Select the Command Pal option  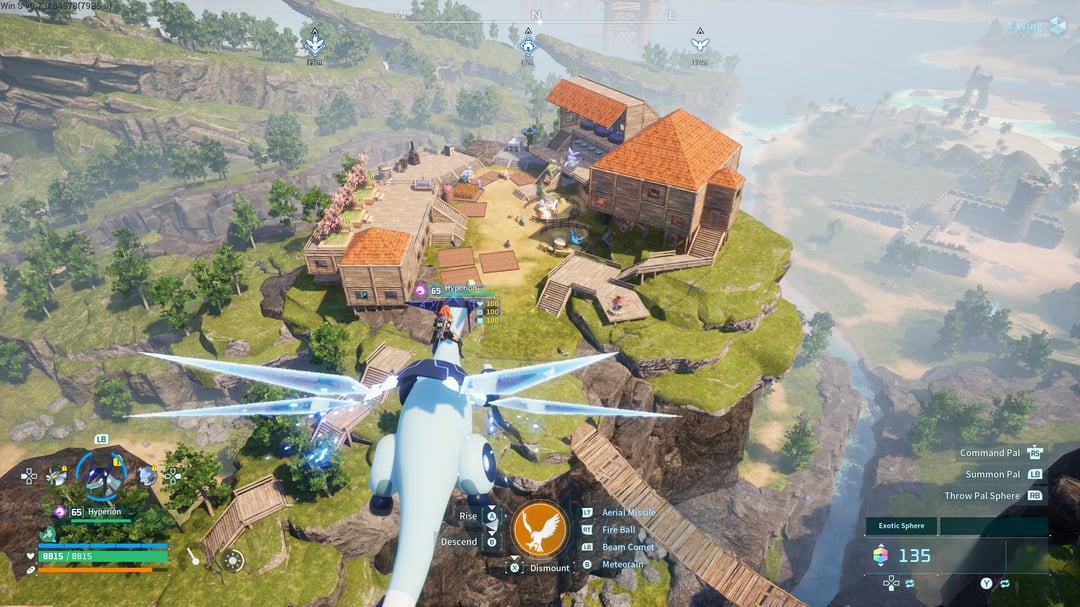pyautogui.click(x=989, y=453)
